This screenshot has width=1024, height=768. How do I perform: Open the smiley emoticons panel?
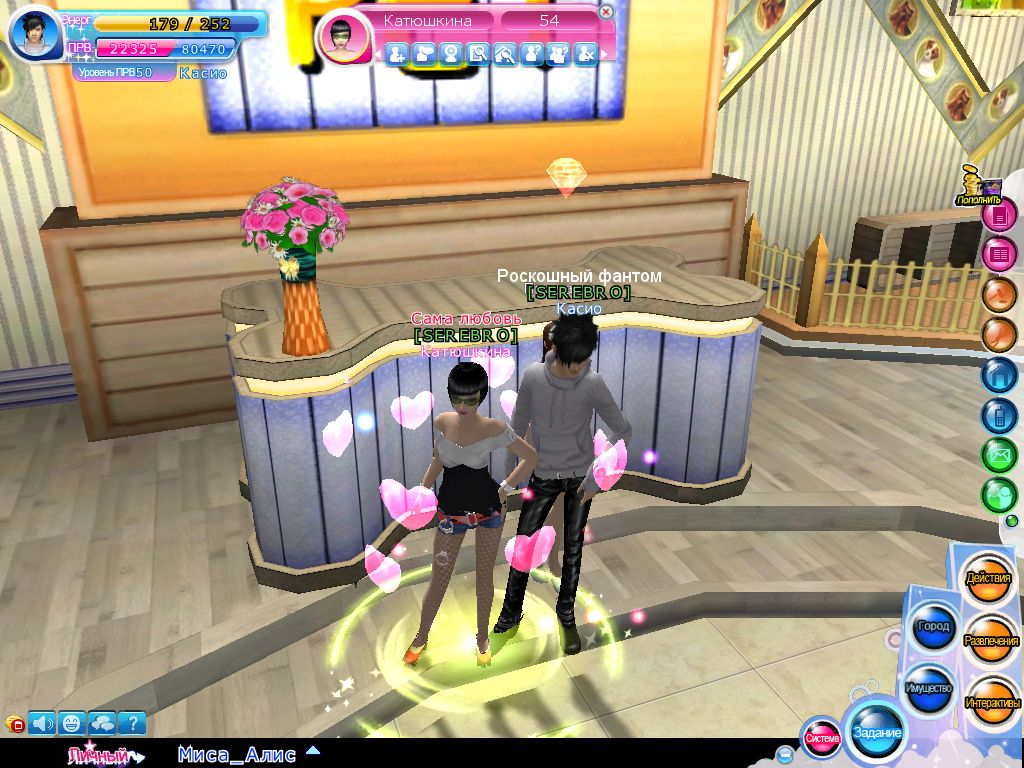[x=72, y=722]
